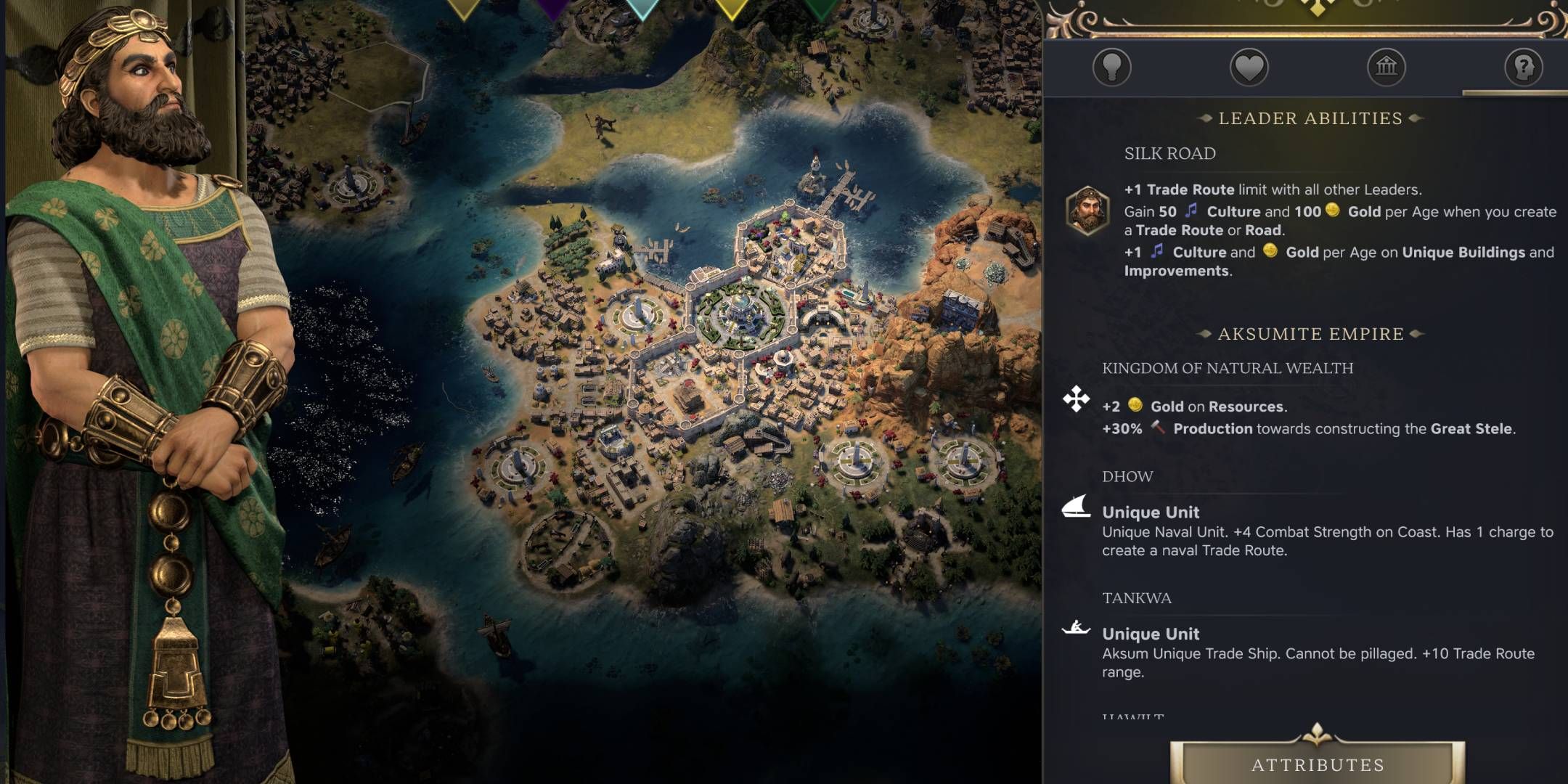Show the question mark info tab

point(1523,68)
